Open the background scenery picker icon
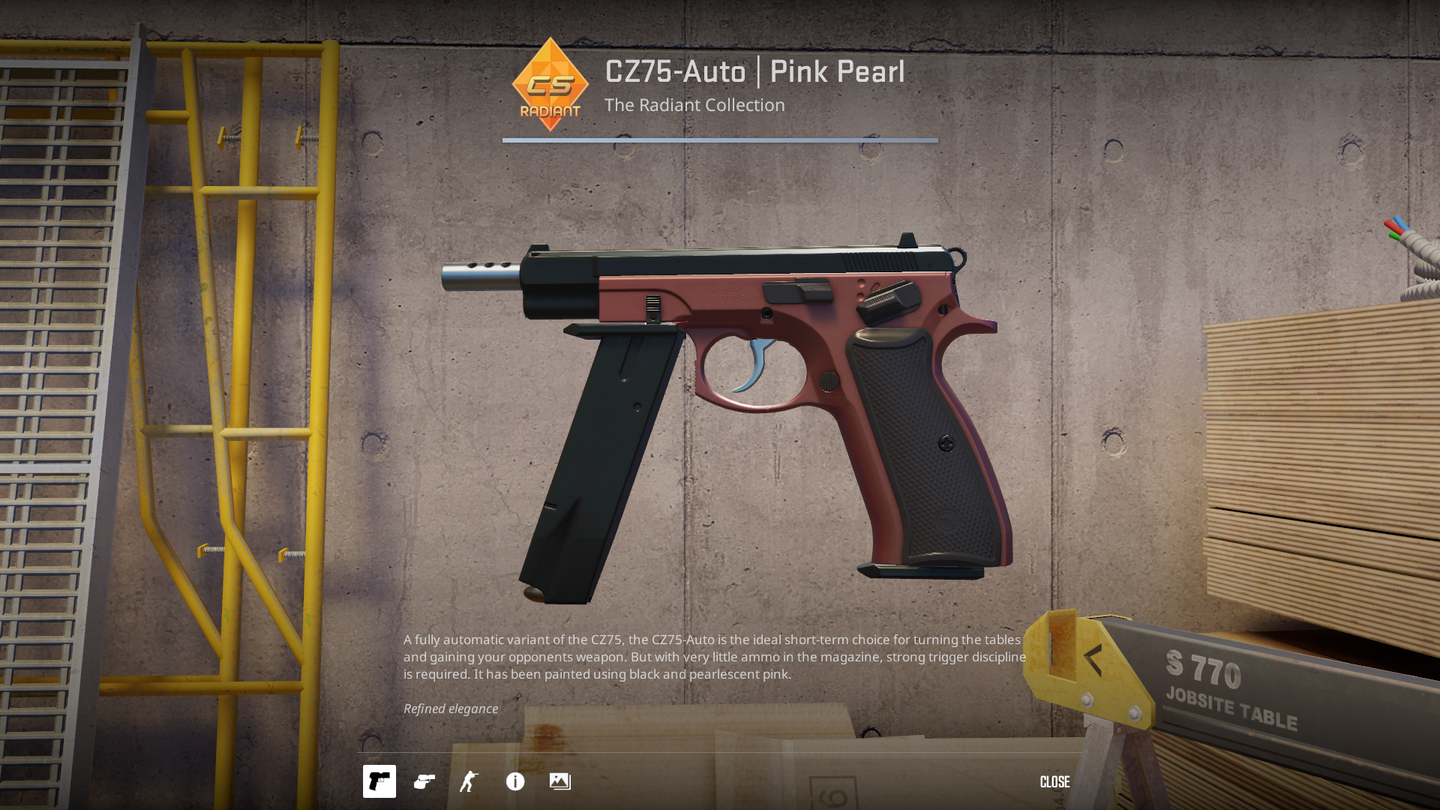Screen dimensions: 1440x810 point(560,781)
